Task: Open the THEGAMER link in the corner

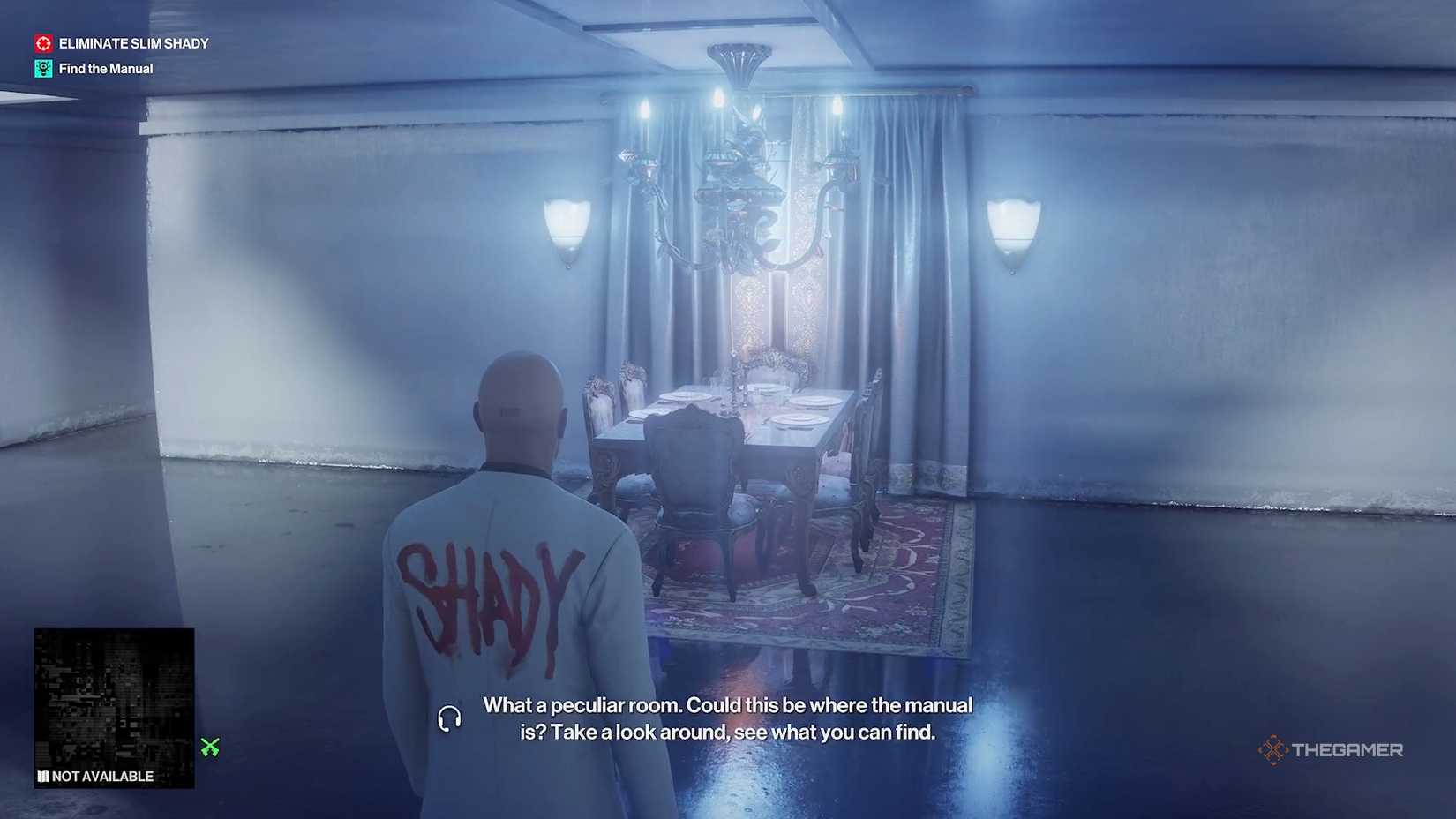Action: pos(1332,751)
